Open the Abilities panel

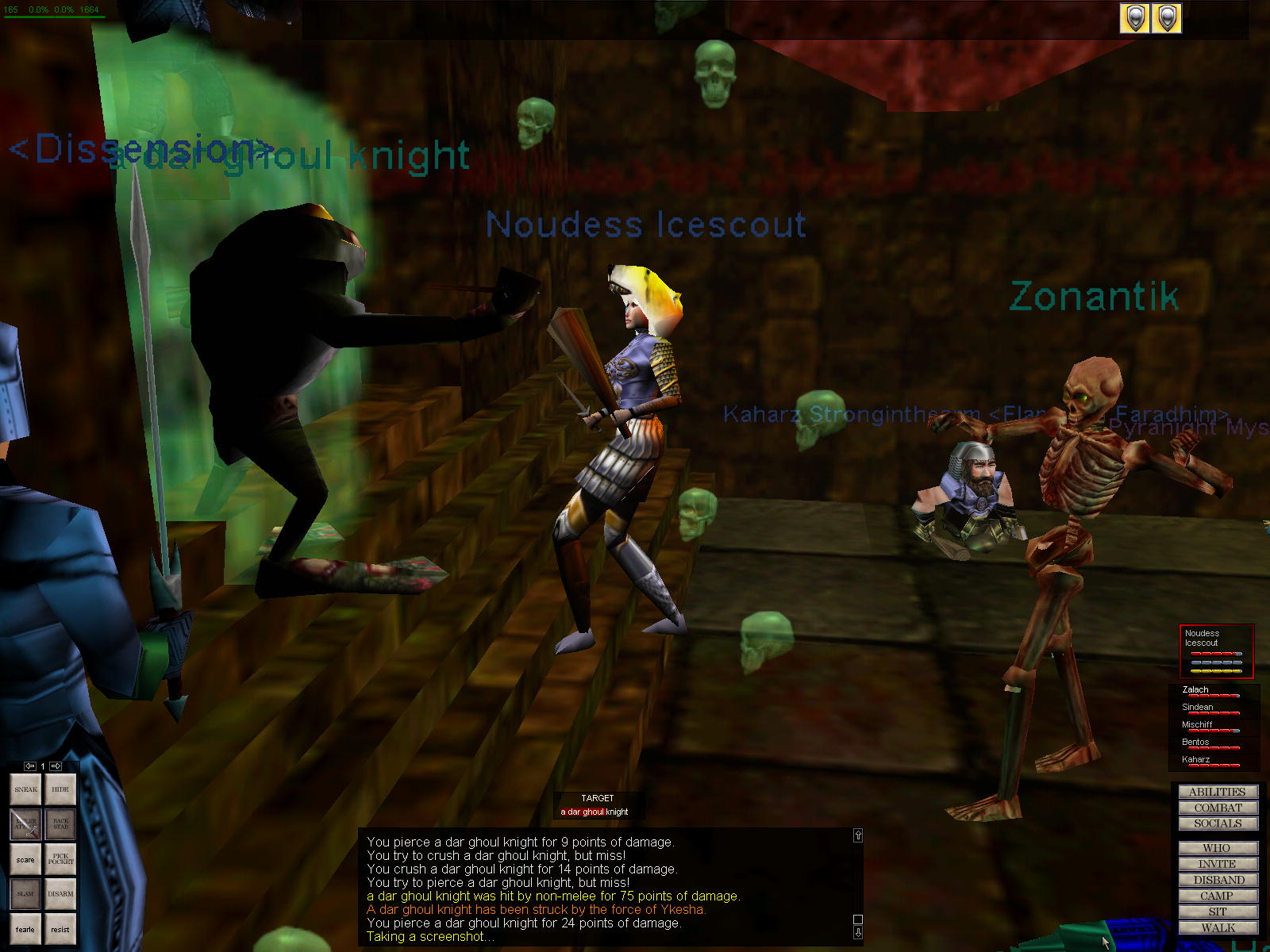pos(1218,792)
